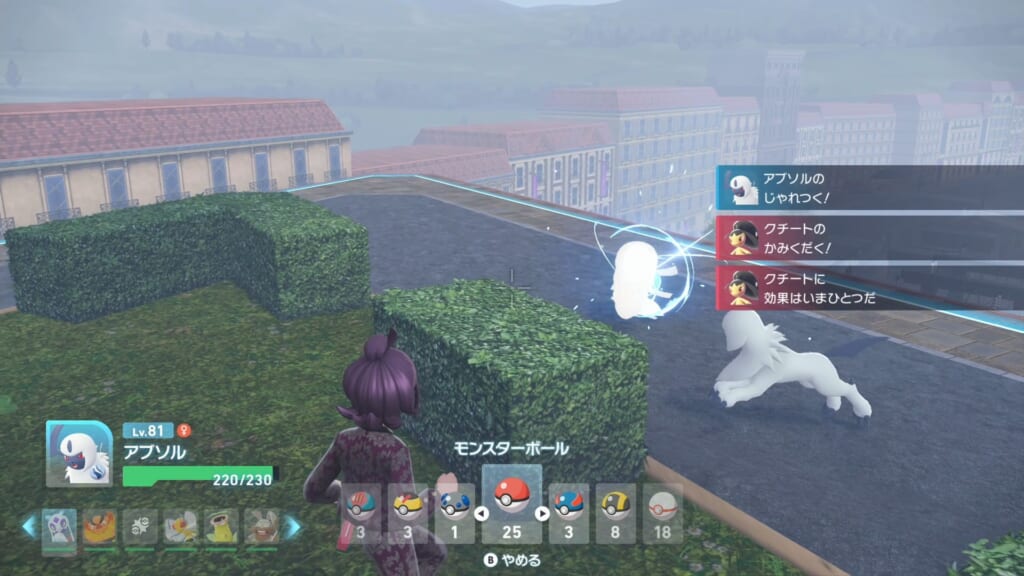Image resolution: width=1024 pixels, height=576 pixels.
Task: Select the Poké Ball slot showing 25
Action: [512, 503]
